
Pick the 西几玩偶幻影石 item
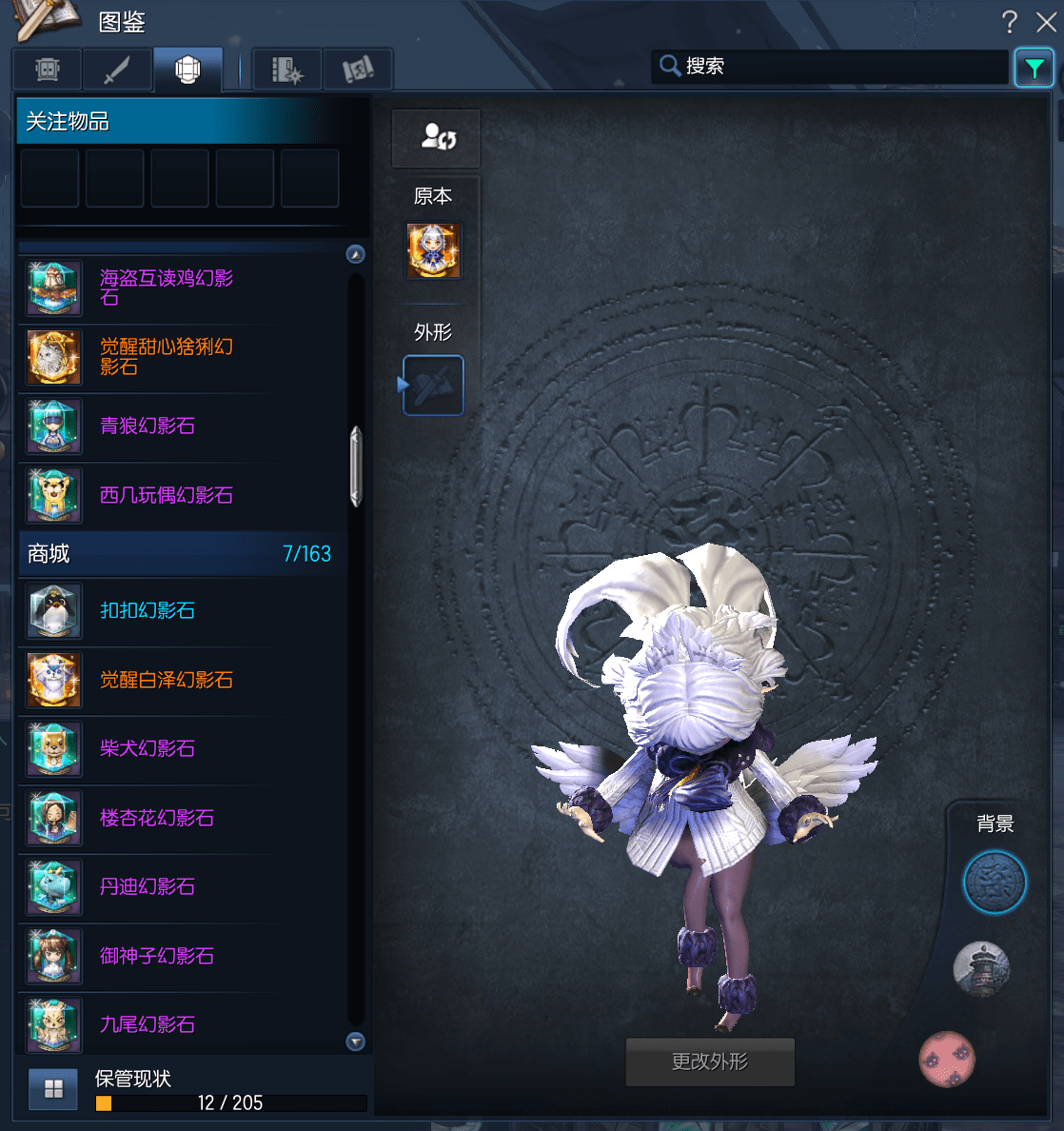click(167, 495)
